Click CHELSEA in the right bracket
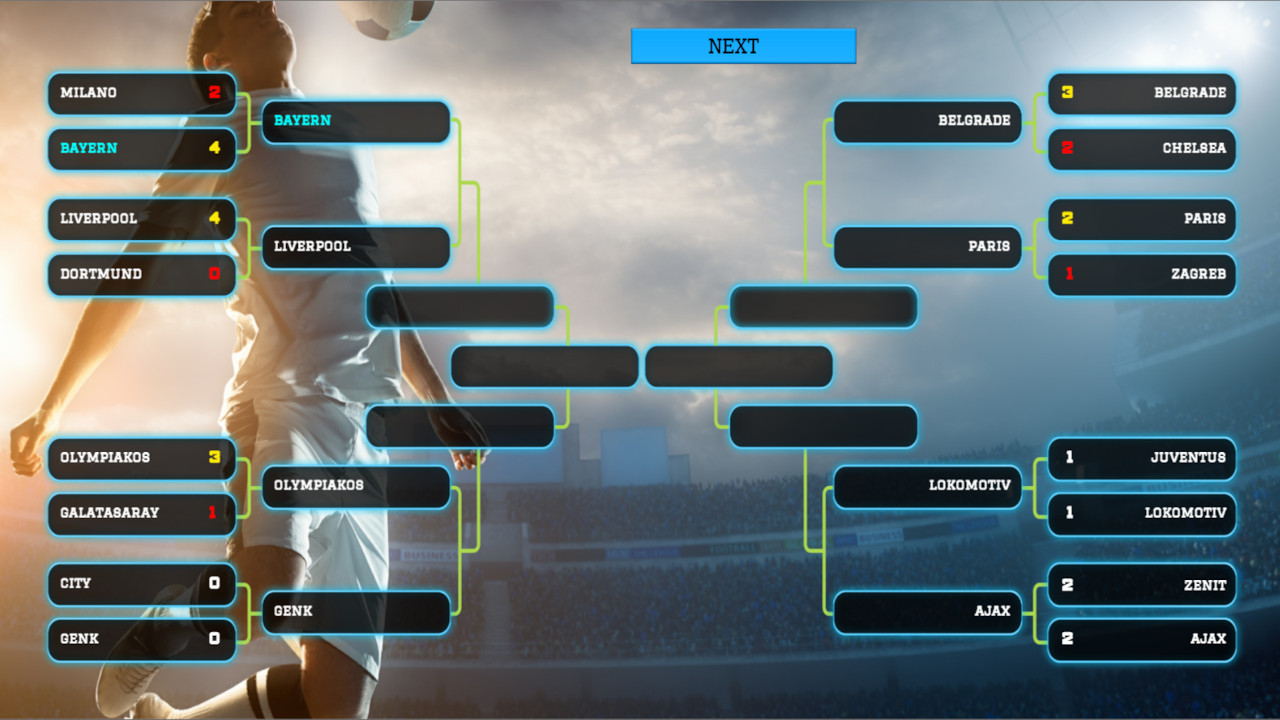This screenshot has width=1280, height=720. coord(1140,149)
